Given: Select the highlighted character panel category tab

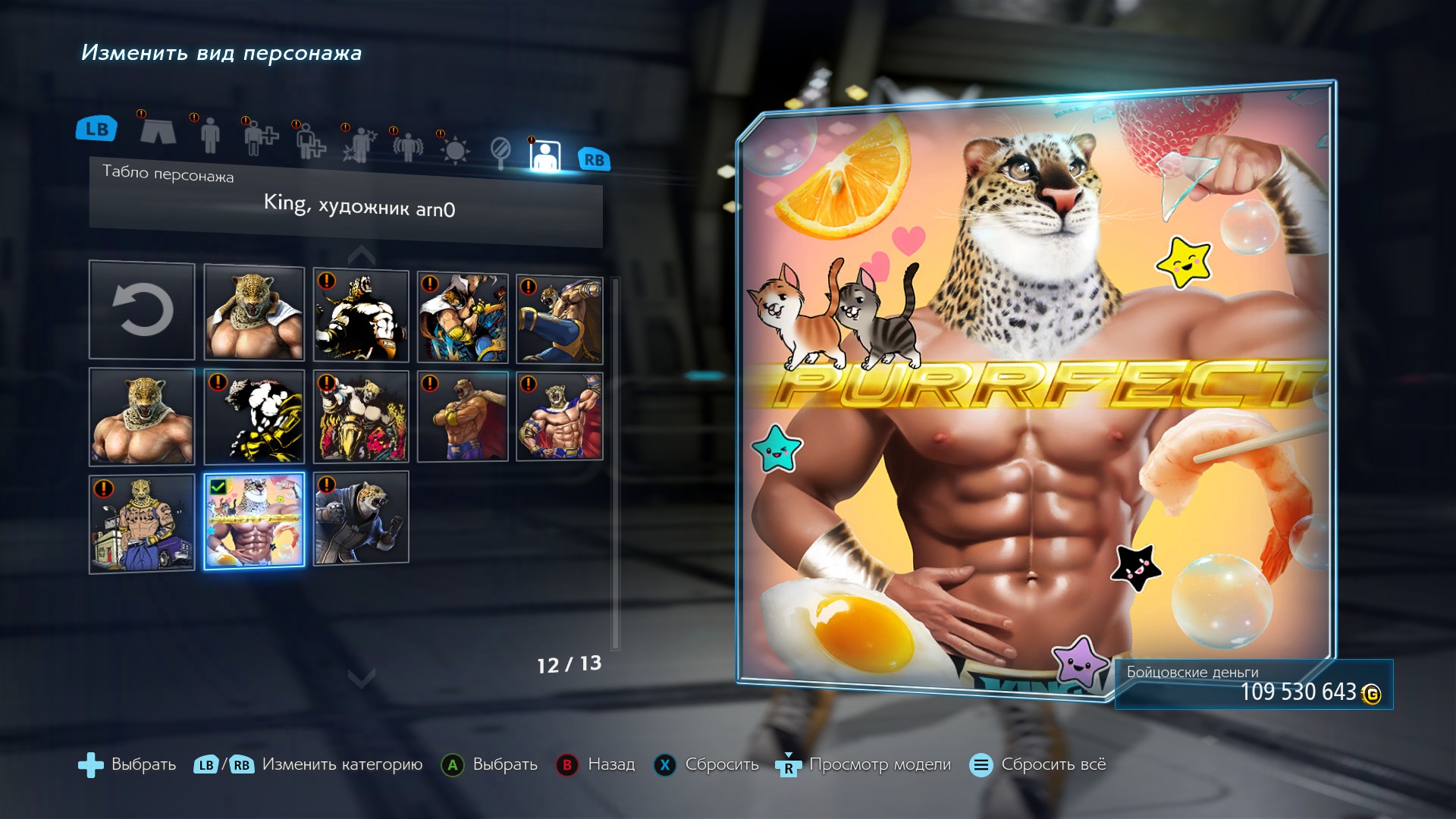Looking at the screenshot, I should pos(545,155).
